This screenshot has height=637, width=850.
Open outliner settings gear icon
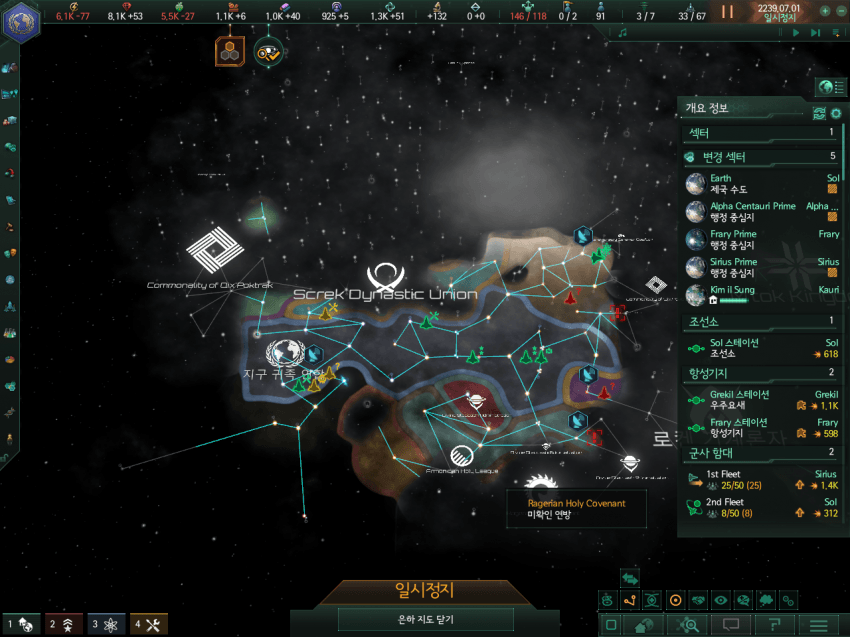pyautogui.click(x=836, y=113)
